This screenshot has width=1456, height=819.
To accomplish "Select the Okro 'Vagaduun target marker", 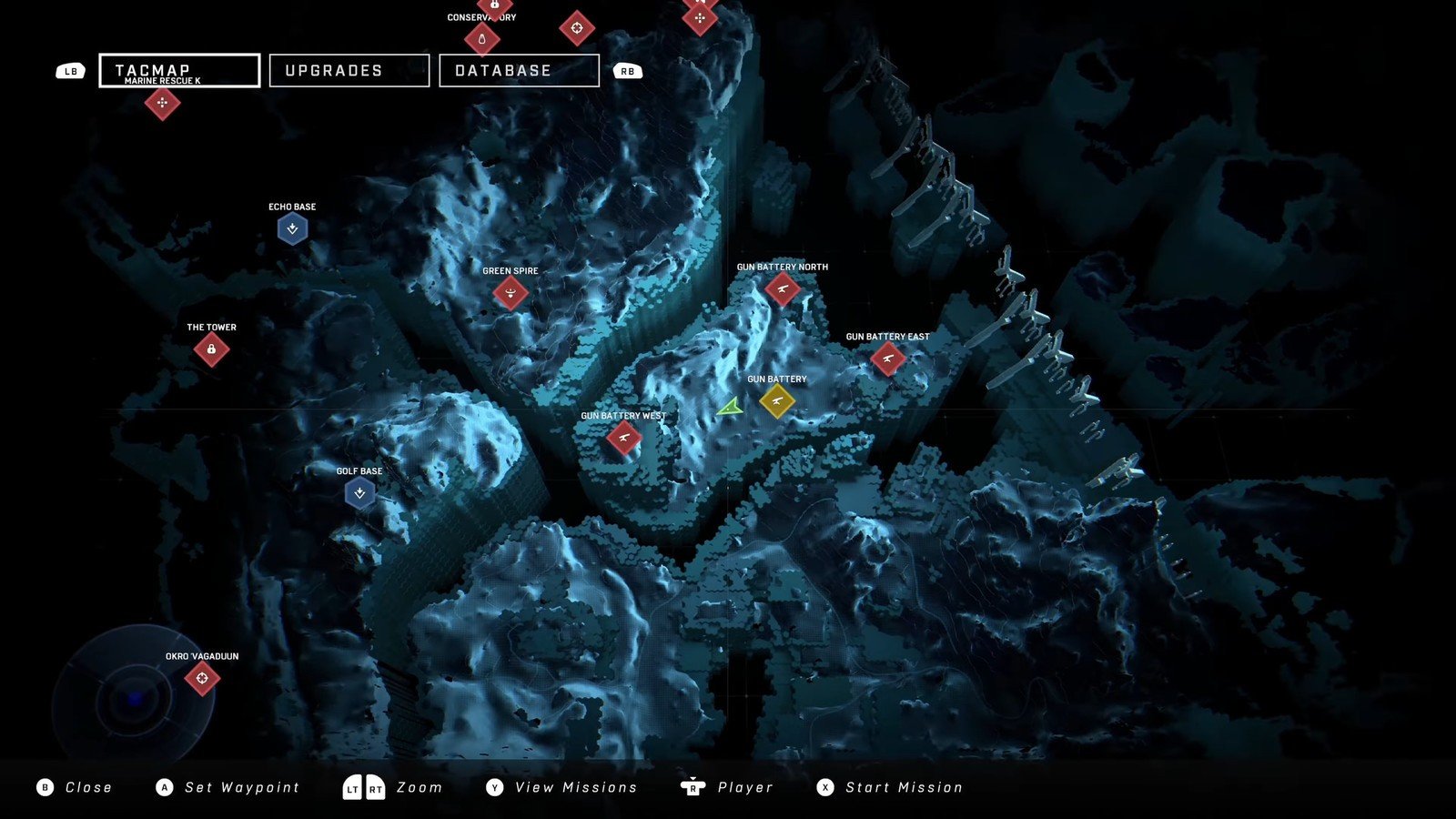I will pyautogui.click(x=202, y=678).
